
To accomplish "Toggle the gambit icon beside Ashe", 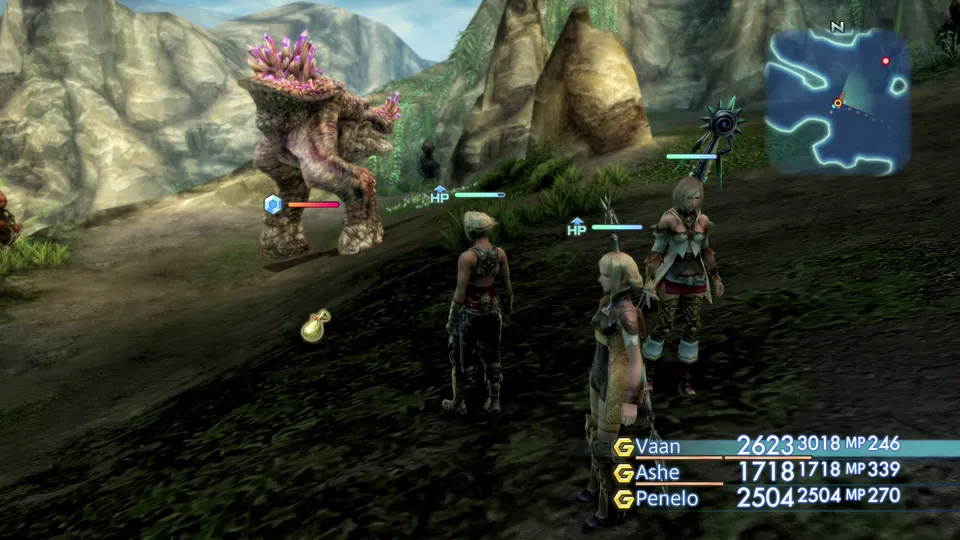I will coord(624,472).
